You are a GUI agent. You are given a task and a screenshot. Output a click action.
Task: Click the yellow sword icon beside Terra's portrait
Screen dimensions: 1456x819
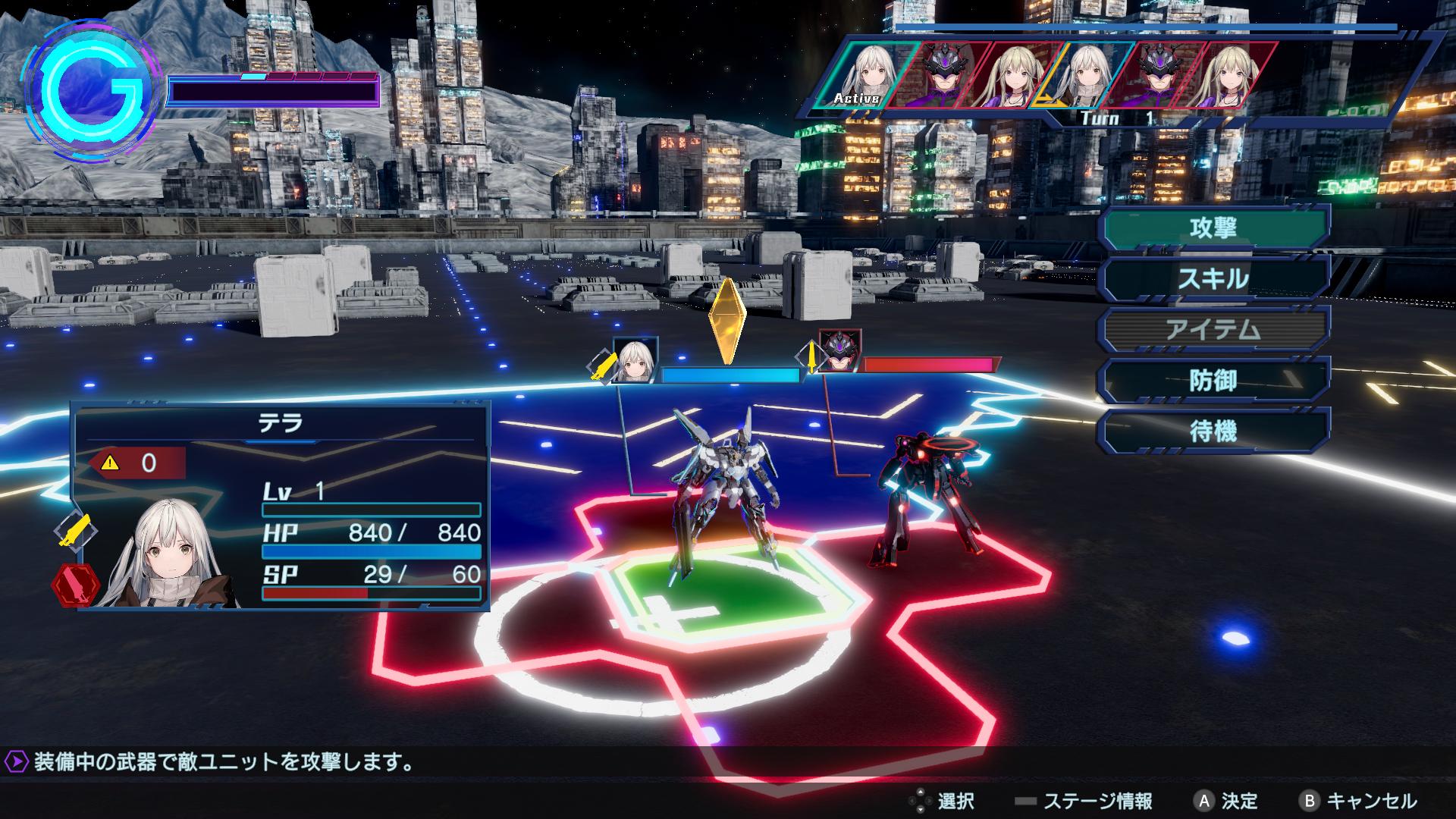coord(76,529)
